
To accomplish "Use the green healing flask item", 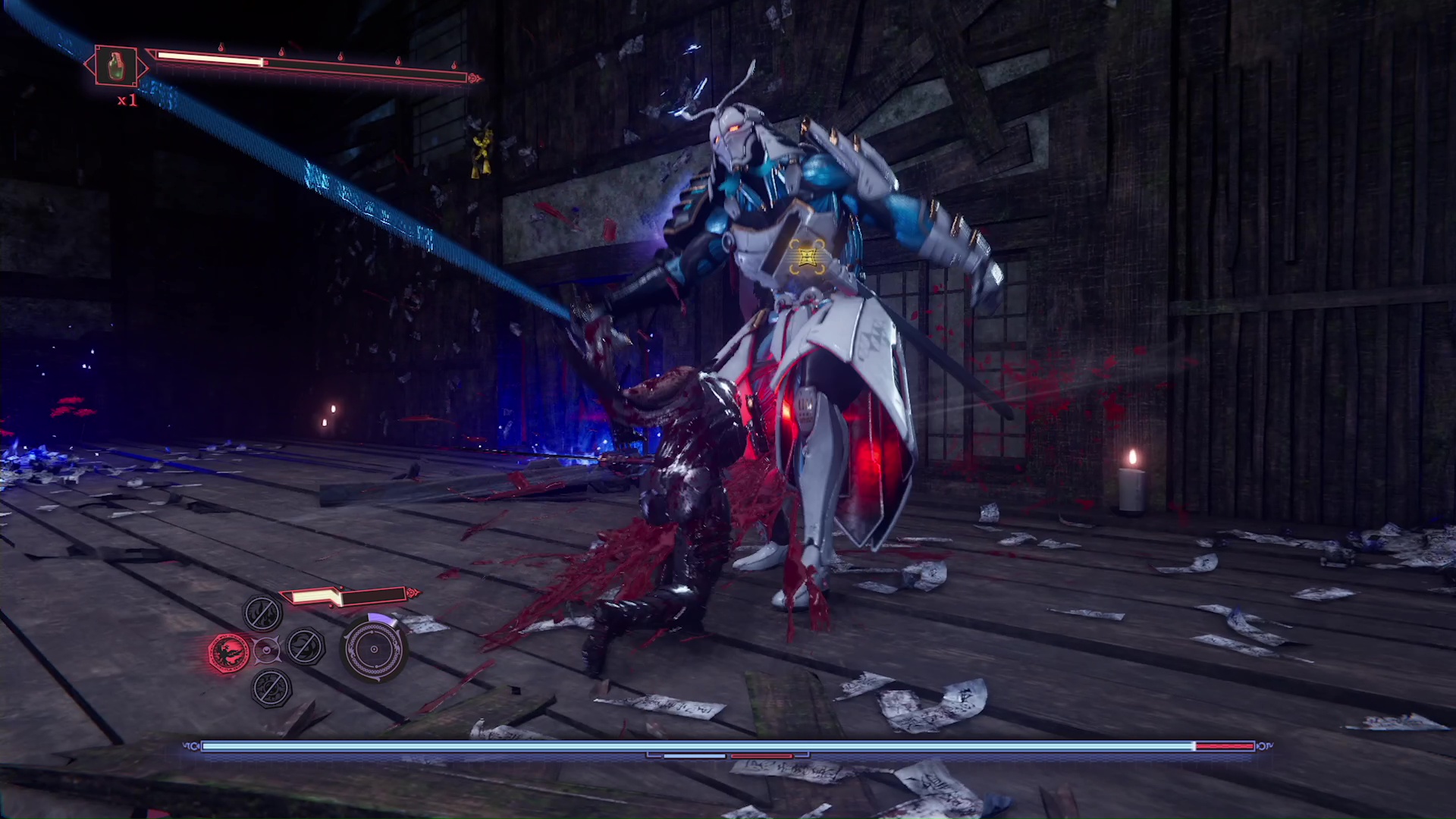I will [116, 66].
